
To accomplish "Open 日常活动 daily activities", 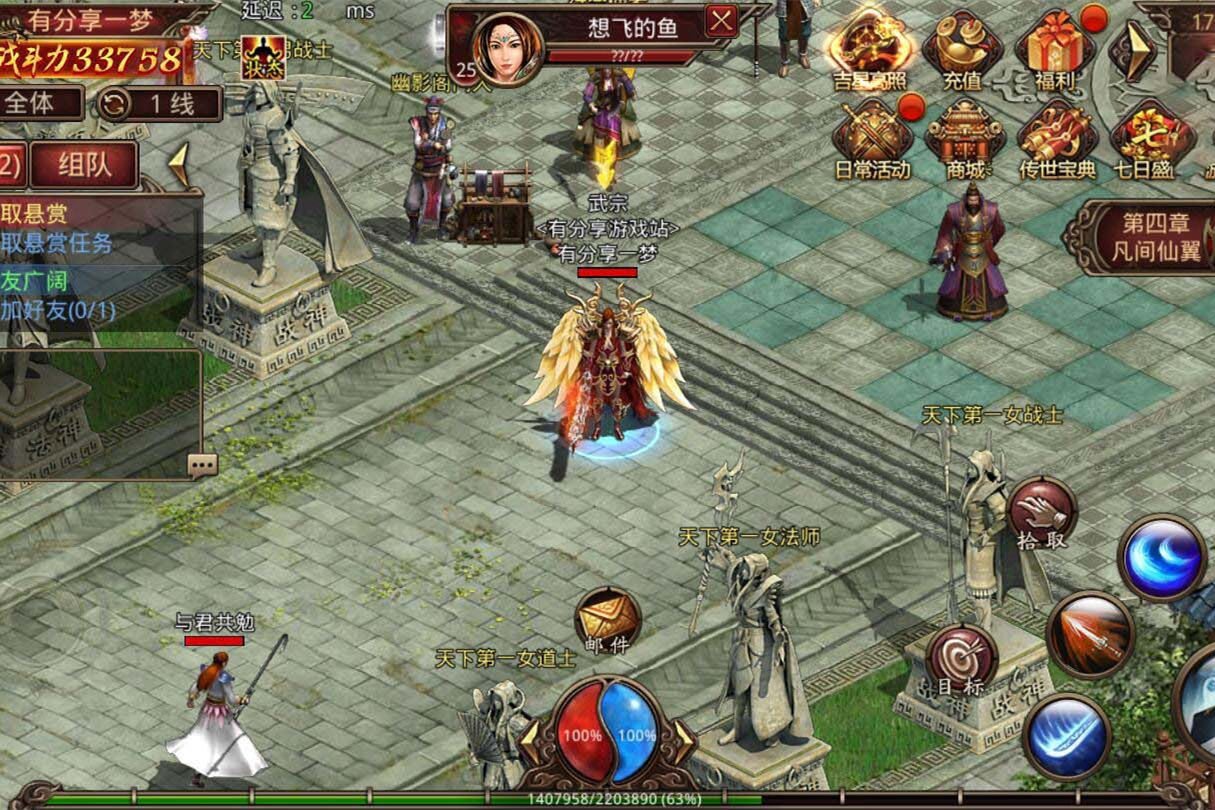I will coord(872,137).
